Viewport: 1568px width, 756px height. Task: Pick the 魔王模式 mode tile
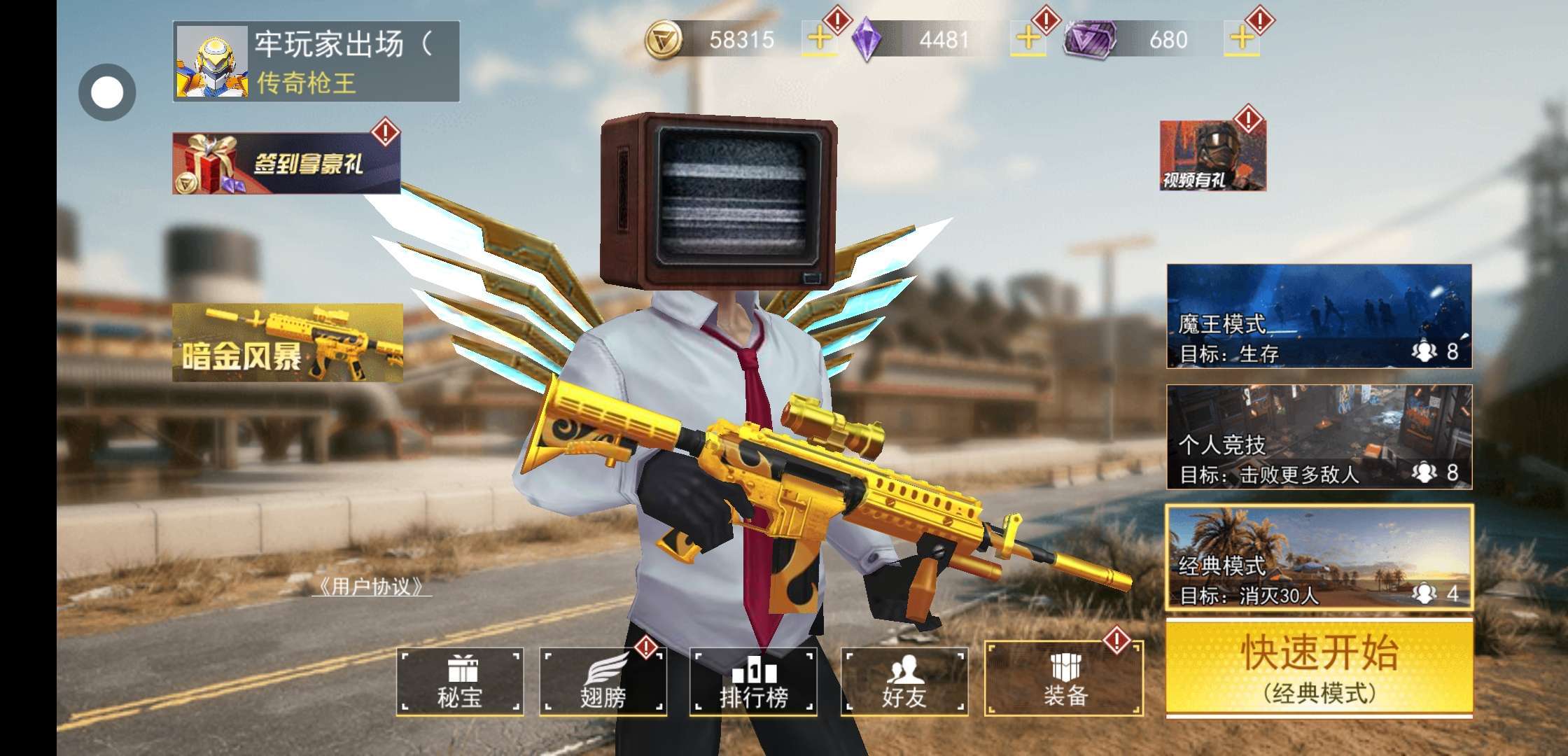pyautogui.click(x=1319, y=316)
